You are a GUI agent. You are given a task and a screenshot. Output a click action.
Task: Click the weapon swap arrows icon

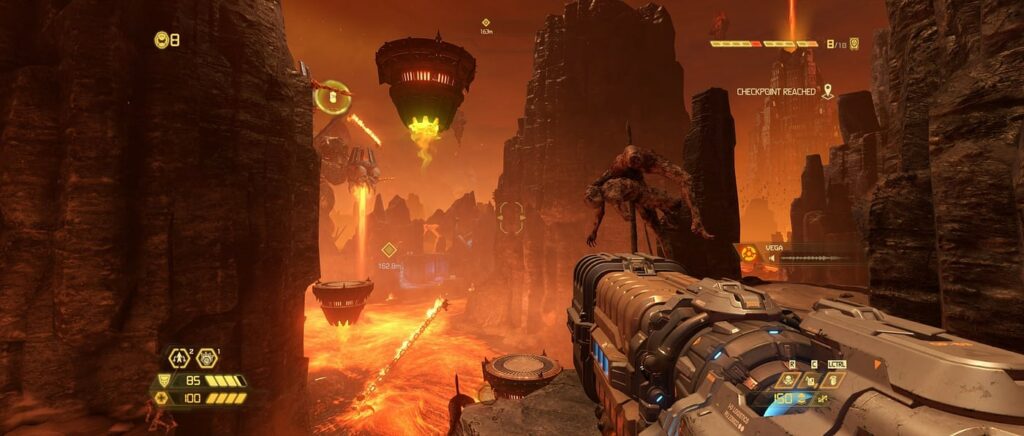click(x=820, y=400)
